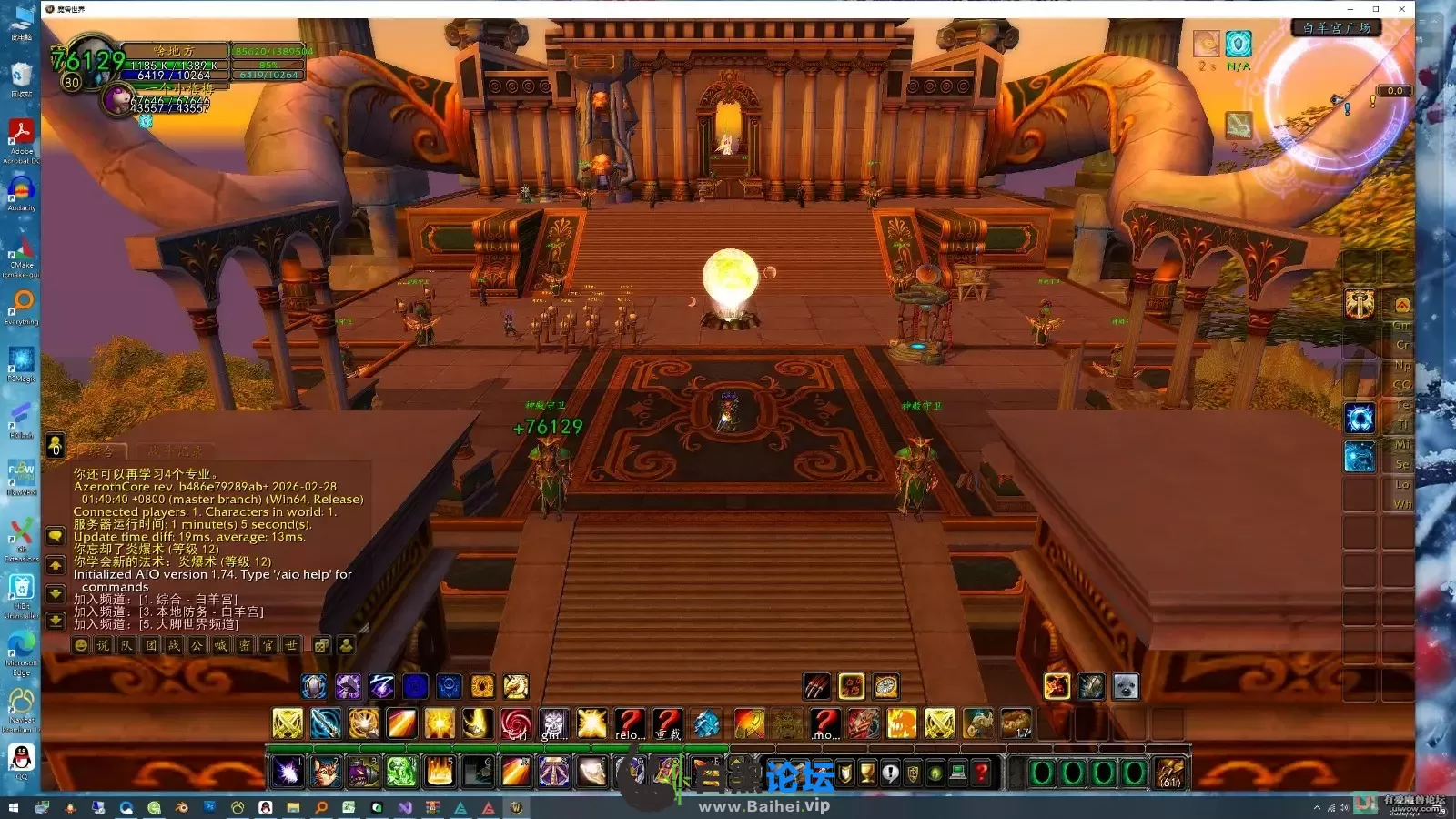Click the winged sword icon on right bar

point(1360,304)
